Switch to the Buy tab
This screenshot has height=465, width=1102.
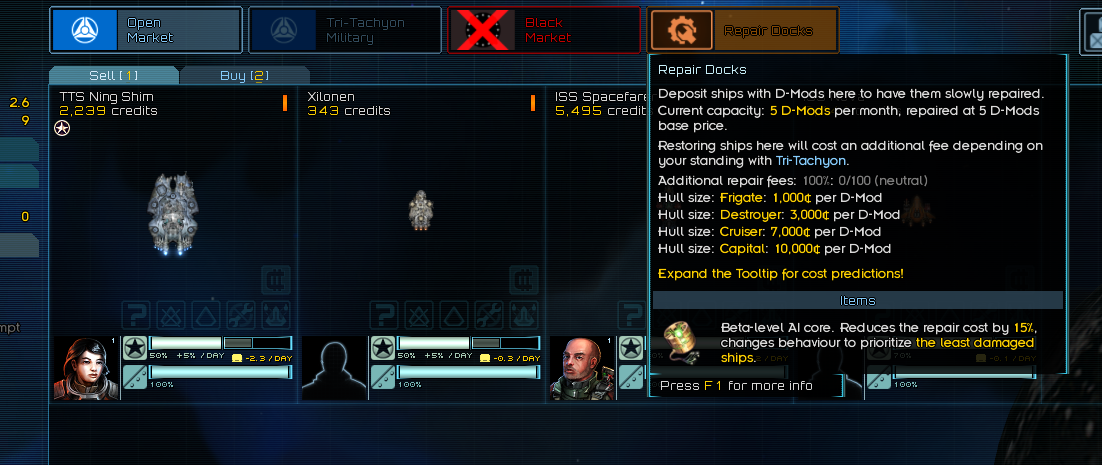pyautogui.click(x=245, y=75)
